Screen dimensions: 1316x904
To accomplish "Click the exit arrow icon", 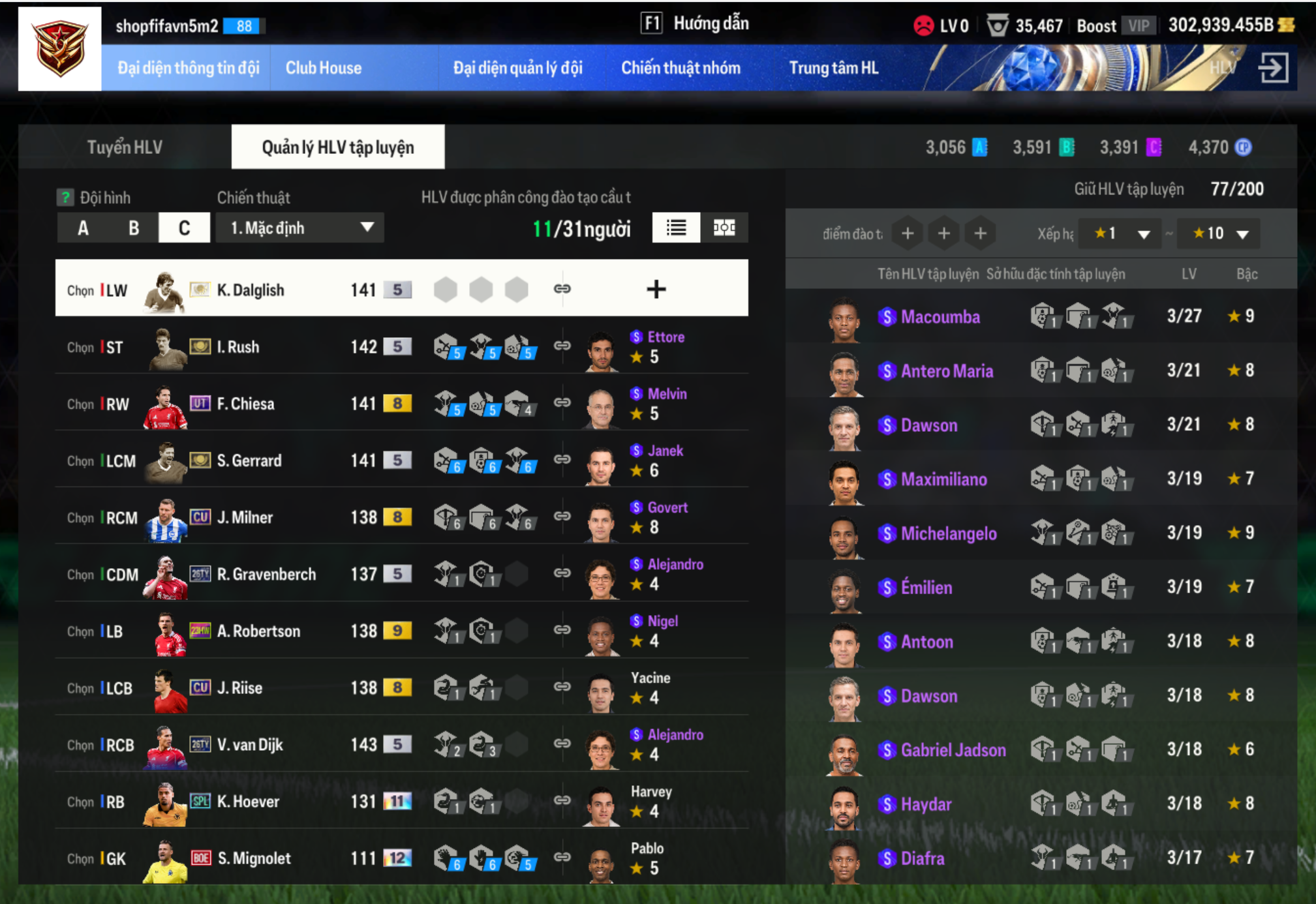I will [x=1272, y=68].
